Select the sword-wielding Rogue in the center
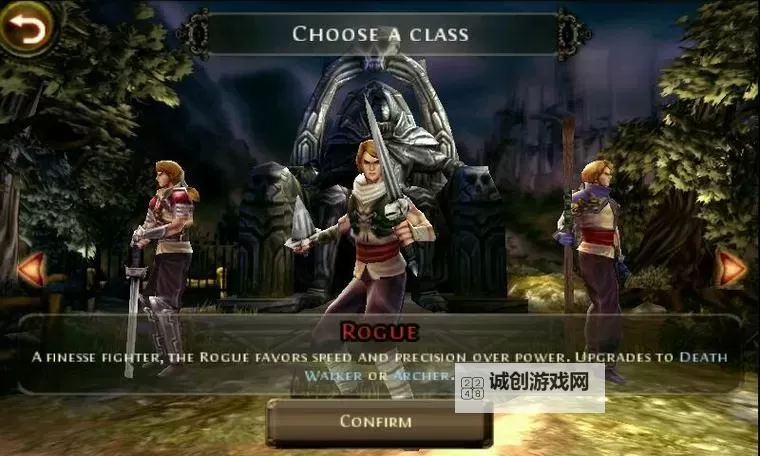 [x=373, y=230]
